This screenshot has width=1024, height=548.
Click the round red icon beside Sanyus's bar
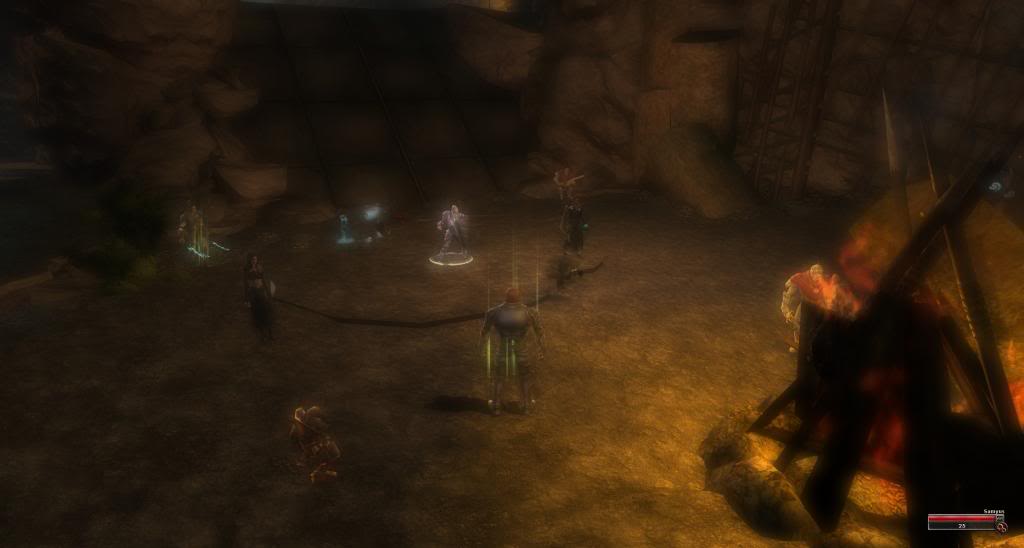click(1000, 526)
